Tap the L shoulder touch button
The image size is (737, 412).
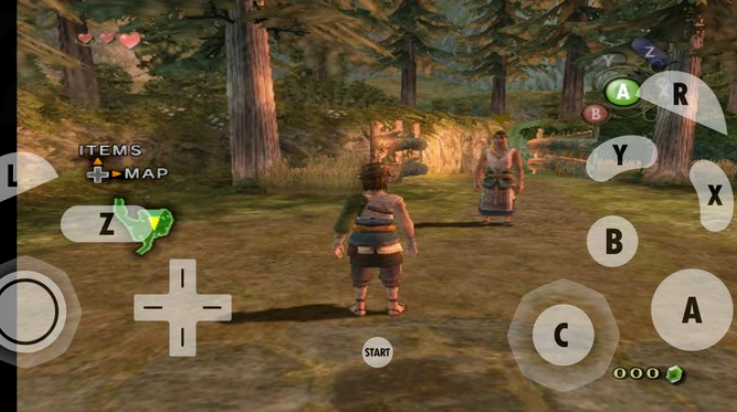click(22, 177)
